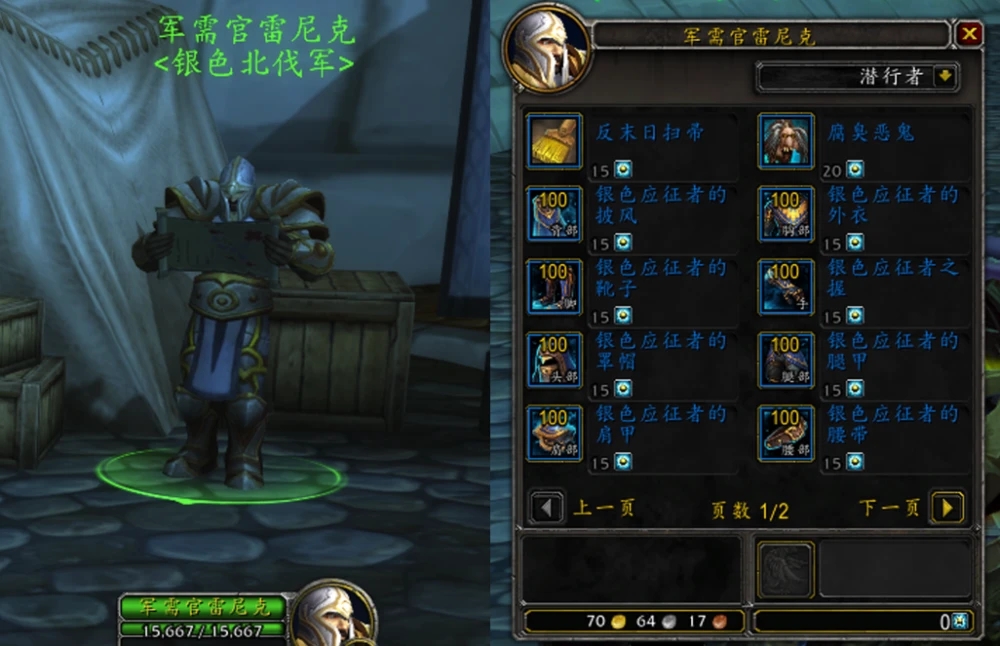Click the target frame portrait of 军需官雷尼克
This screenshot has width=1000, height=646.
pyautogui.click(x=334, y=613)
